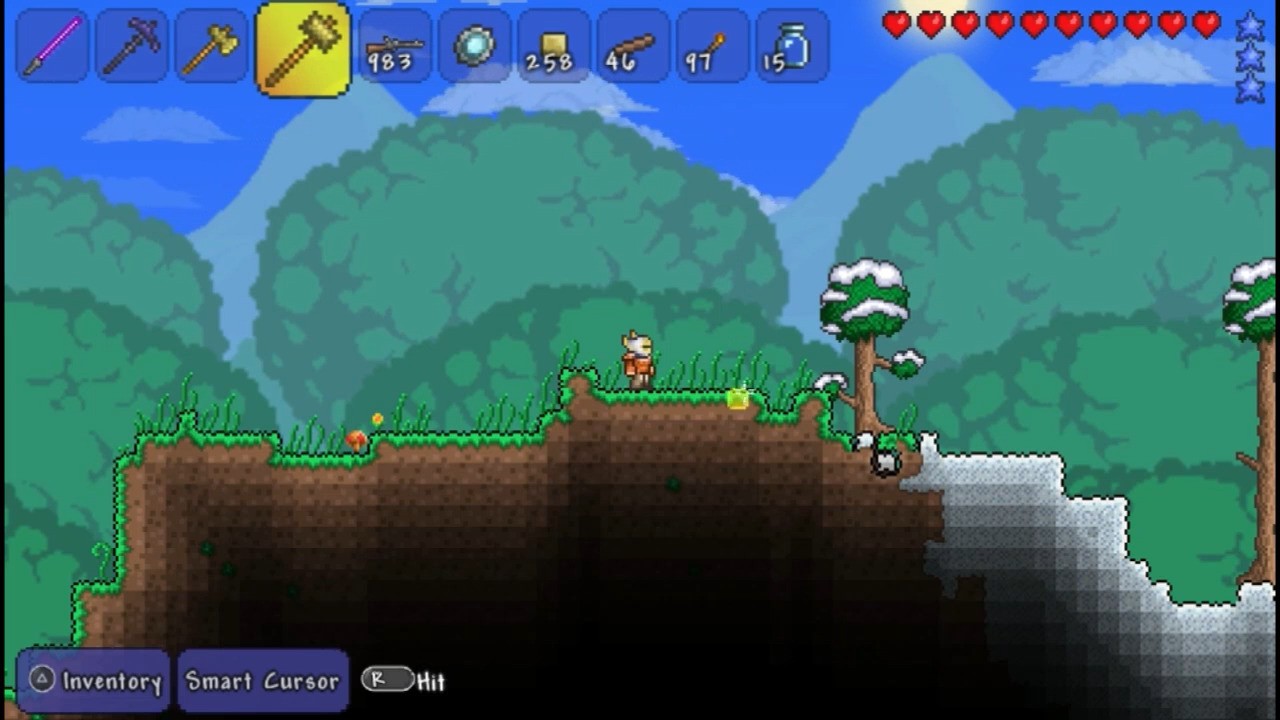Select the block stack of 258
Viewport: 1280px width, 720px height.
[x=551, y=46]
